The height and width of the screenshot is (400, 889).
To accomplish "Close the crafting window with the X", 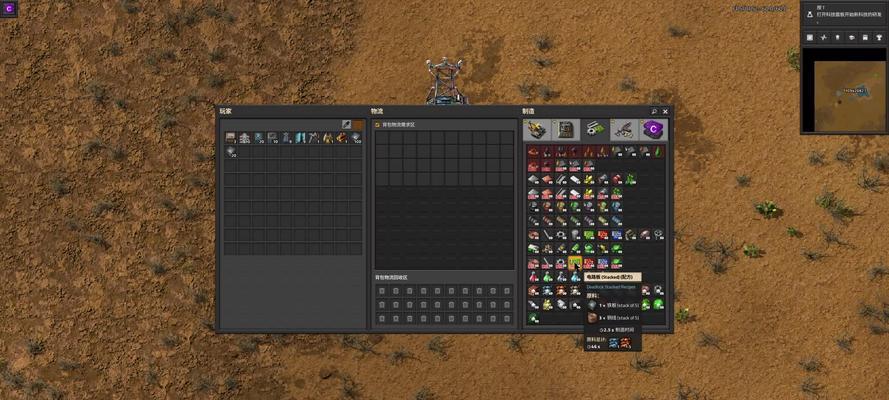I will coord(665,111).
